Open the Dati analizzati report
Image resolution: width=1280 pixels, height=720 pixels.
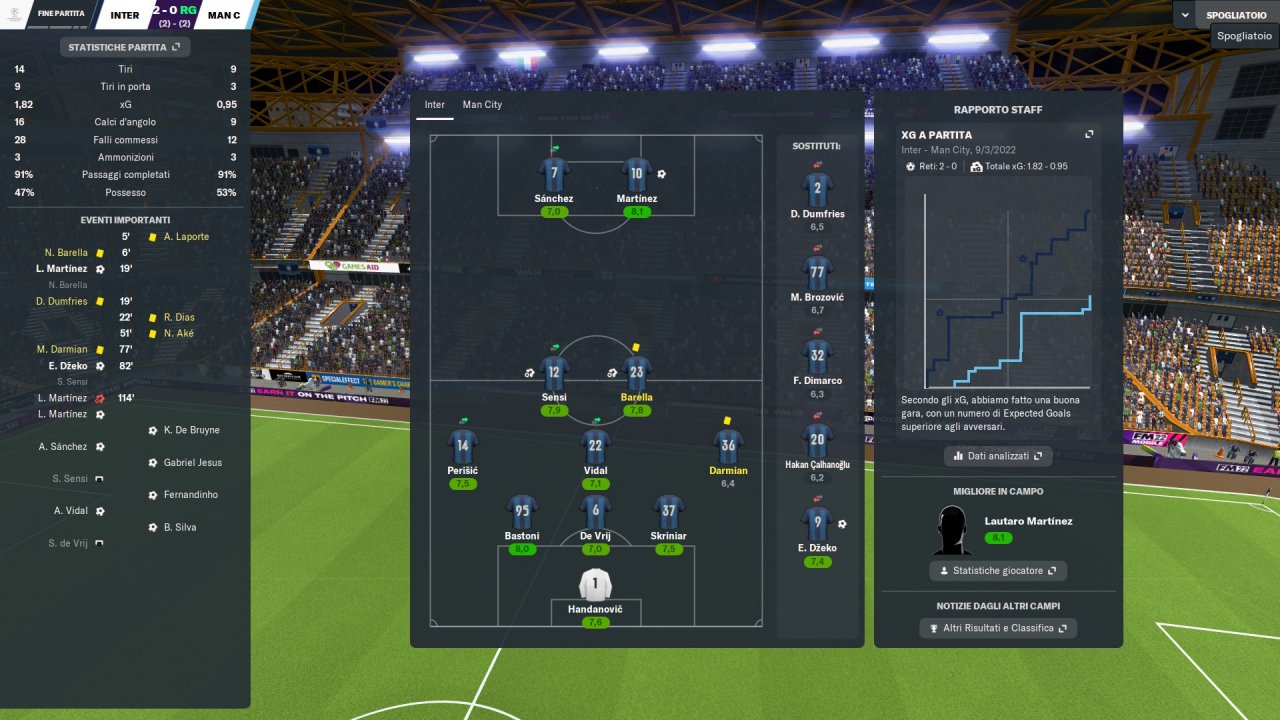(997, 456)
